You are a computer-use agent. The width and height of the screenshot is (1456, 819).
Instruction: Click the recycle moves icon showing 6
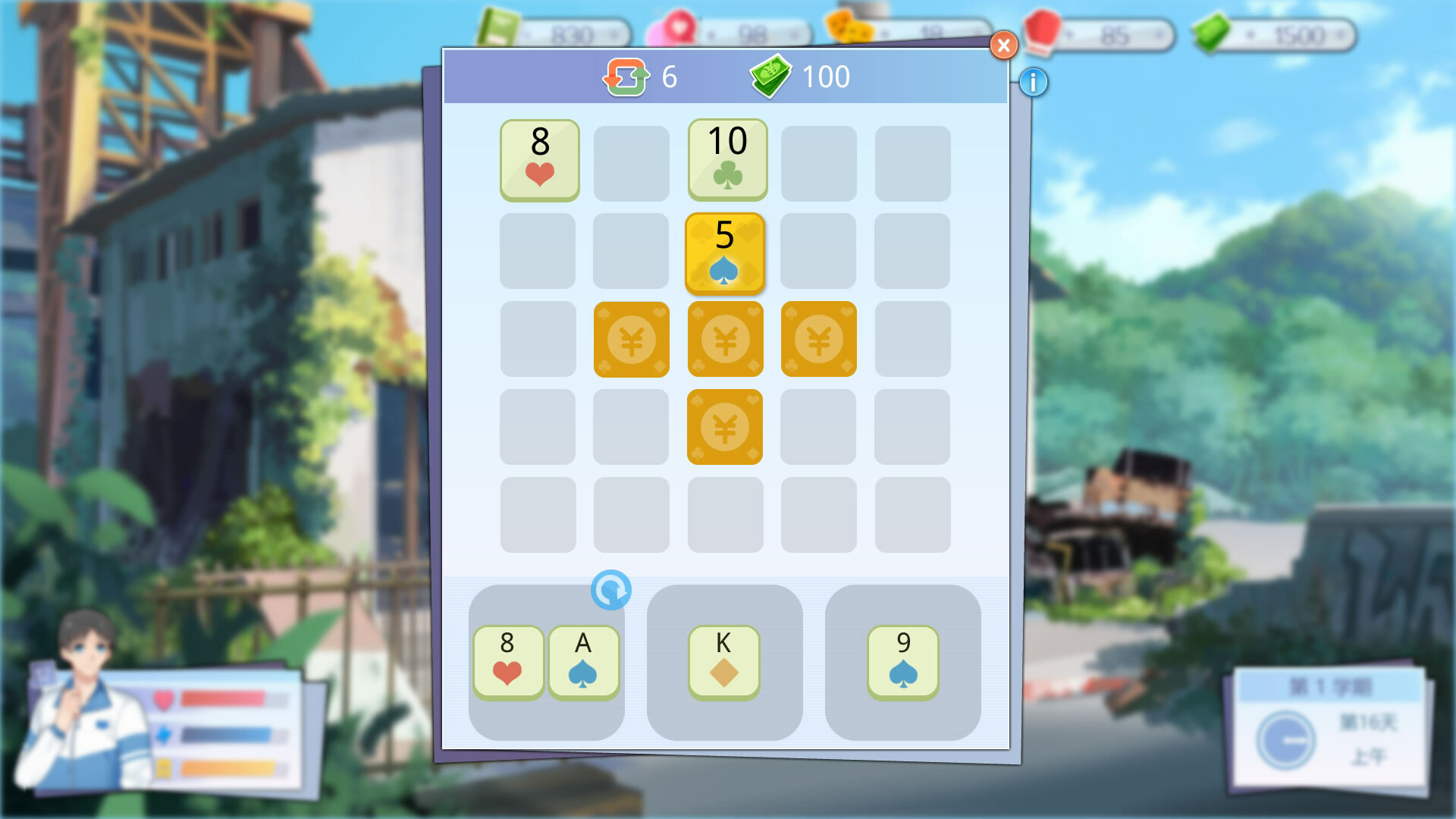pyautogui.click(x=626, y=76)
